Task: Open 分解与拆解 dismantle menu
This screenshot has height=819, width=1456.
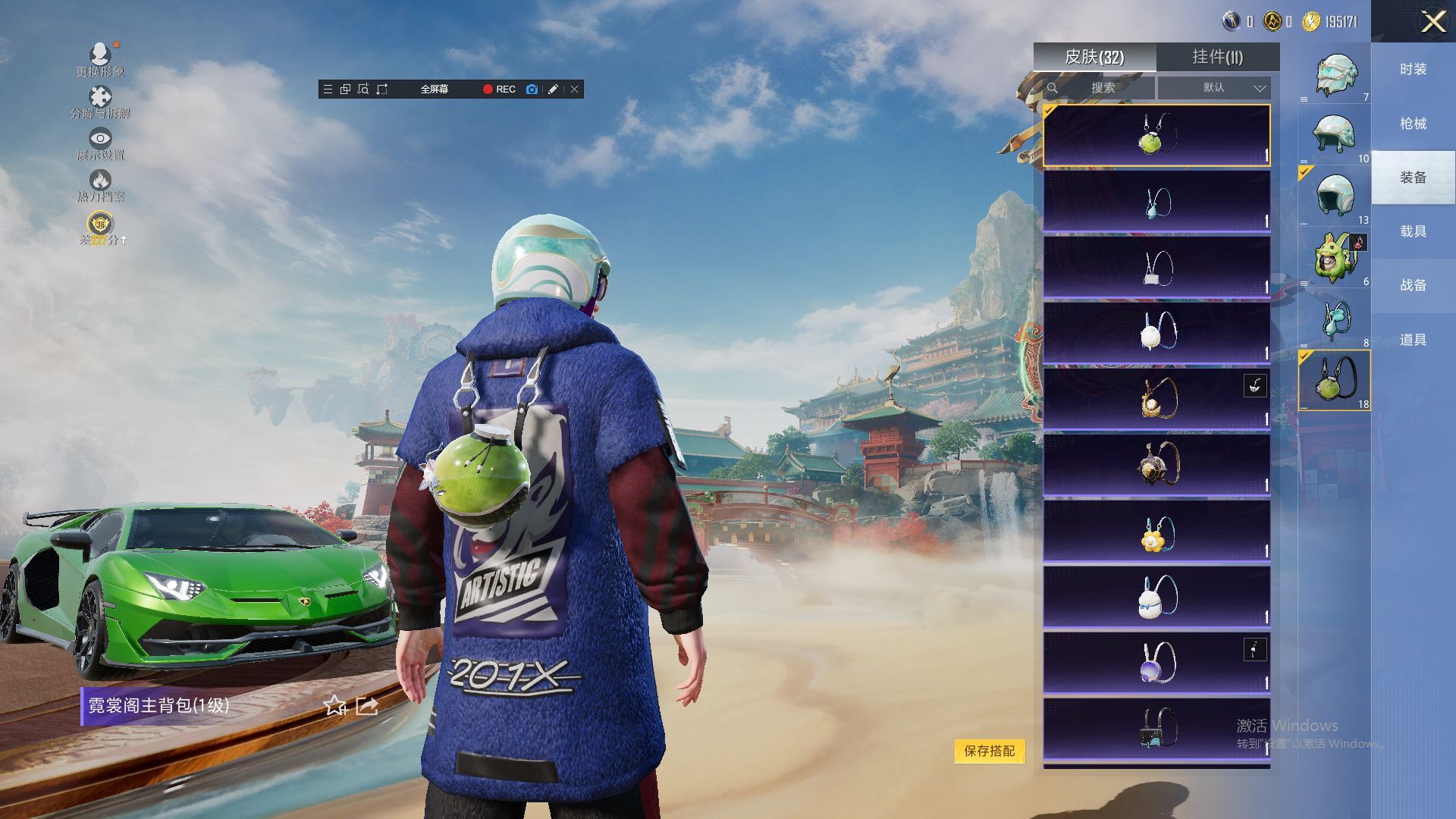Action: click(100, 102)
